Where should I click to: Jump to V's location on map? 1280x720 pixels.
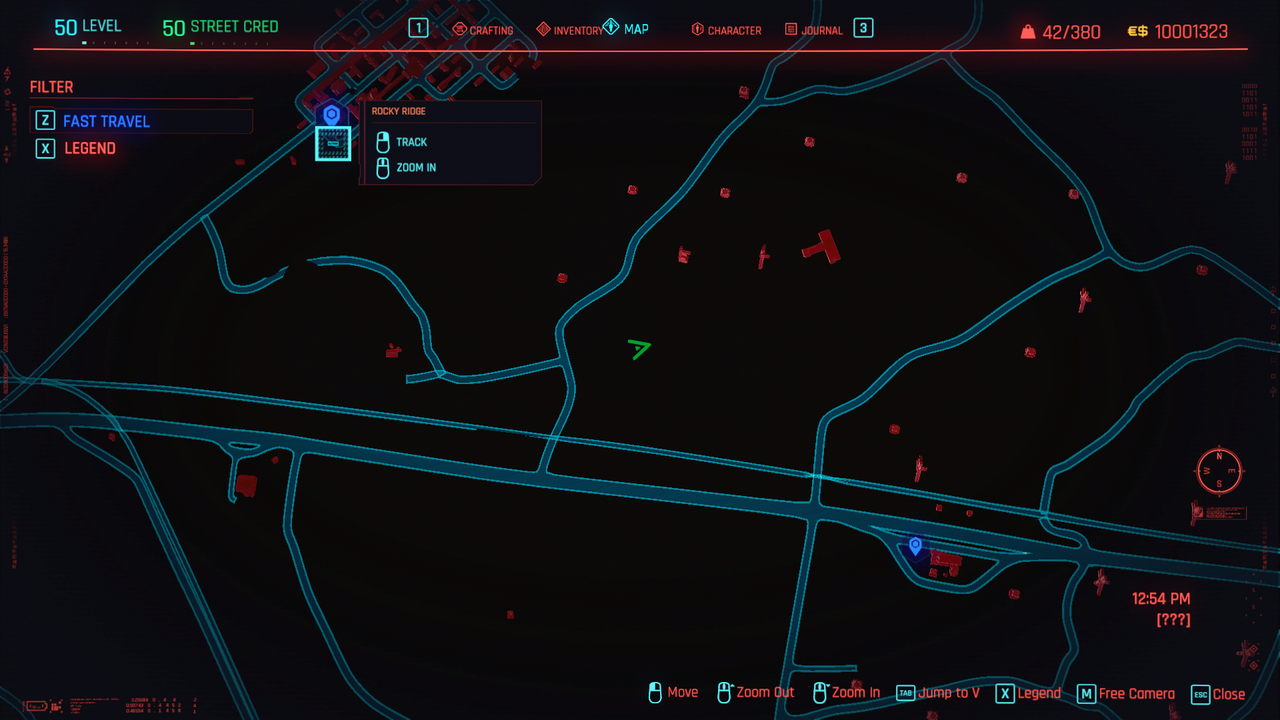point(938,693)
